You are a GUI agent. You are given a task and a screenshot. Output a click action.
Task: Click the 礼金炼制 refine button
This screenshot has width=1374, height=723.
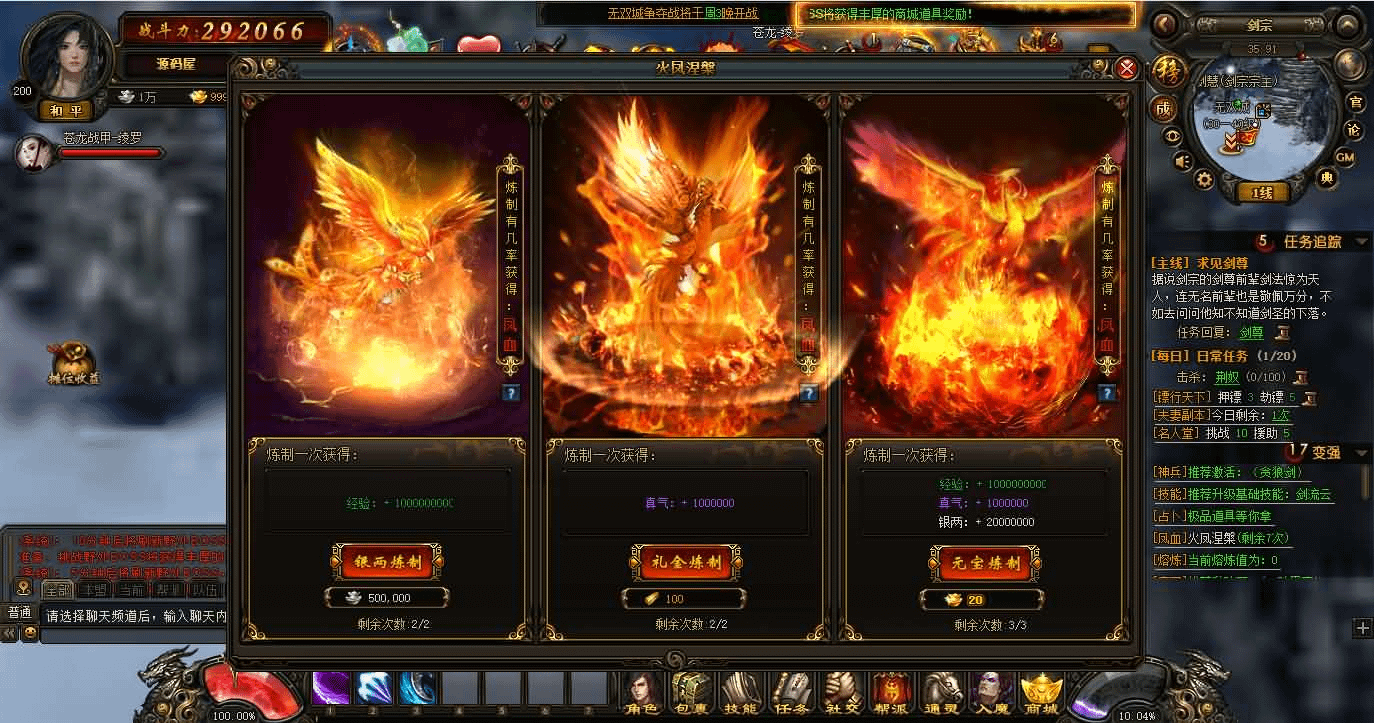[x=686, y=562]
